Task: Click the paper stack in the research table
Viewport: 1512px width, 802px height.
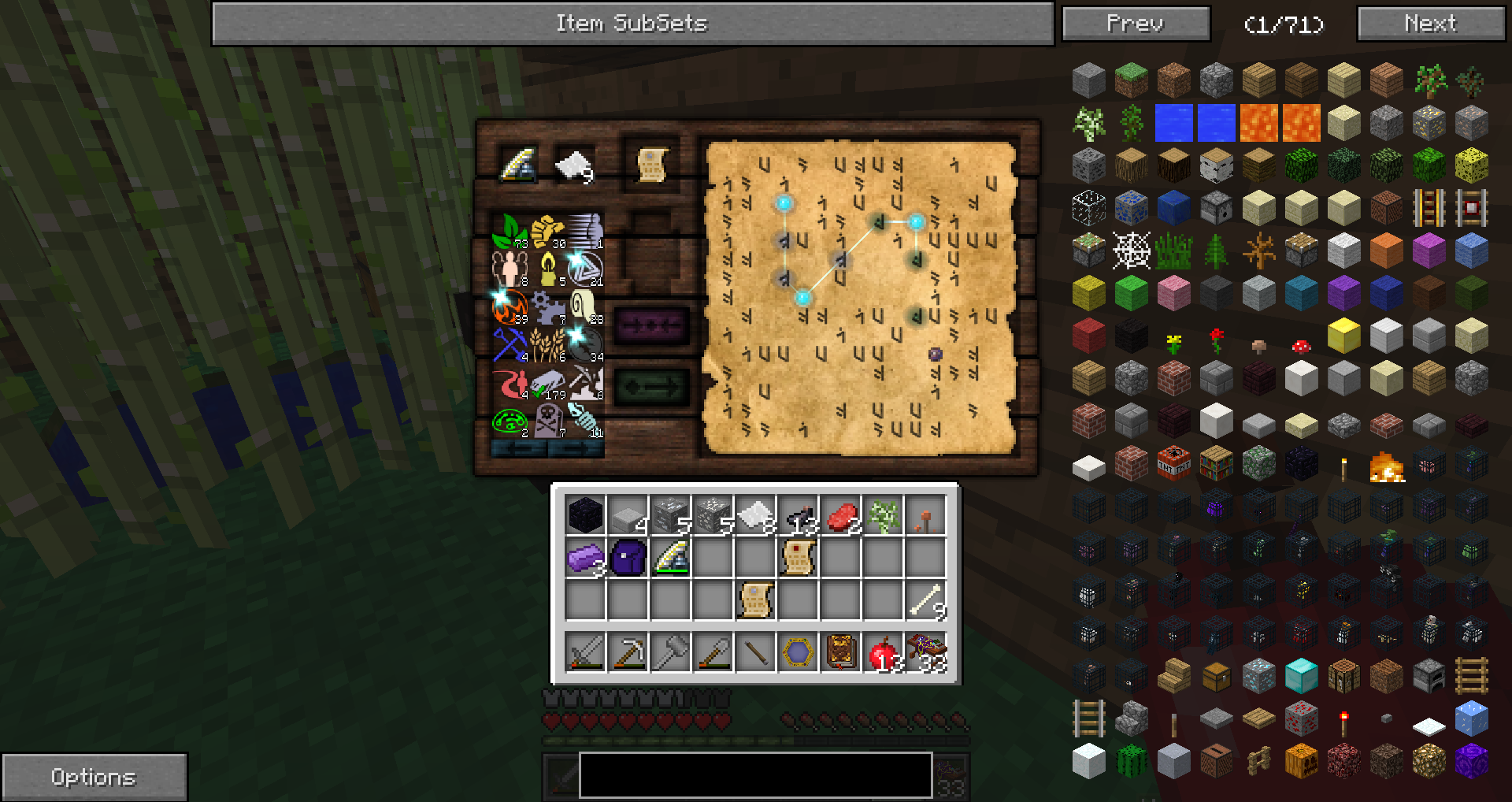Action: coord(574,165)
